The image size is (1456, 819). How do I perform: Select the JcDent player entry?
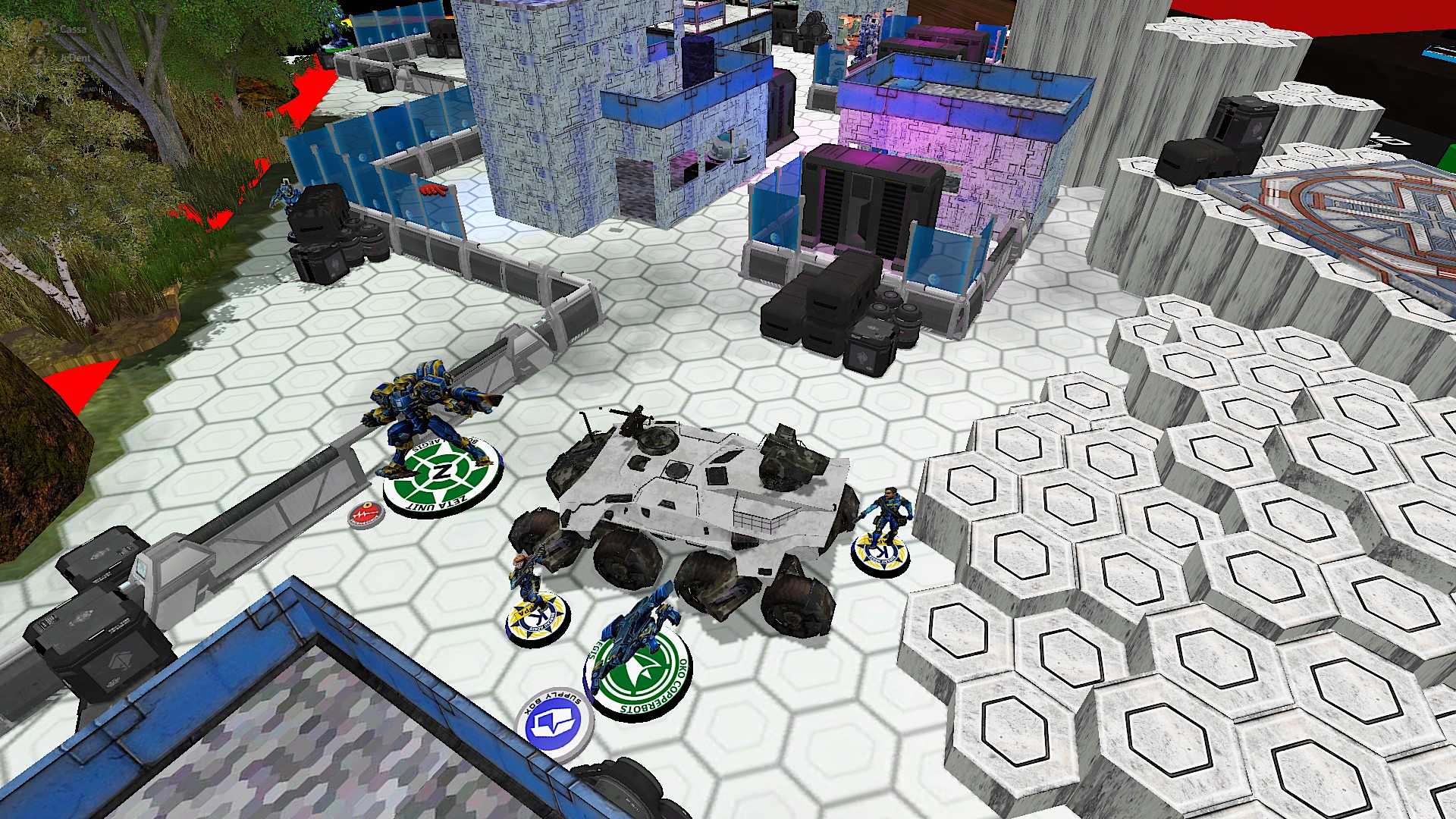74,58
